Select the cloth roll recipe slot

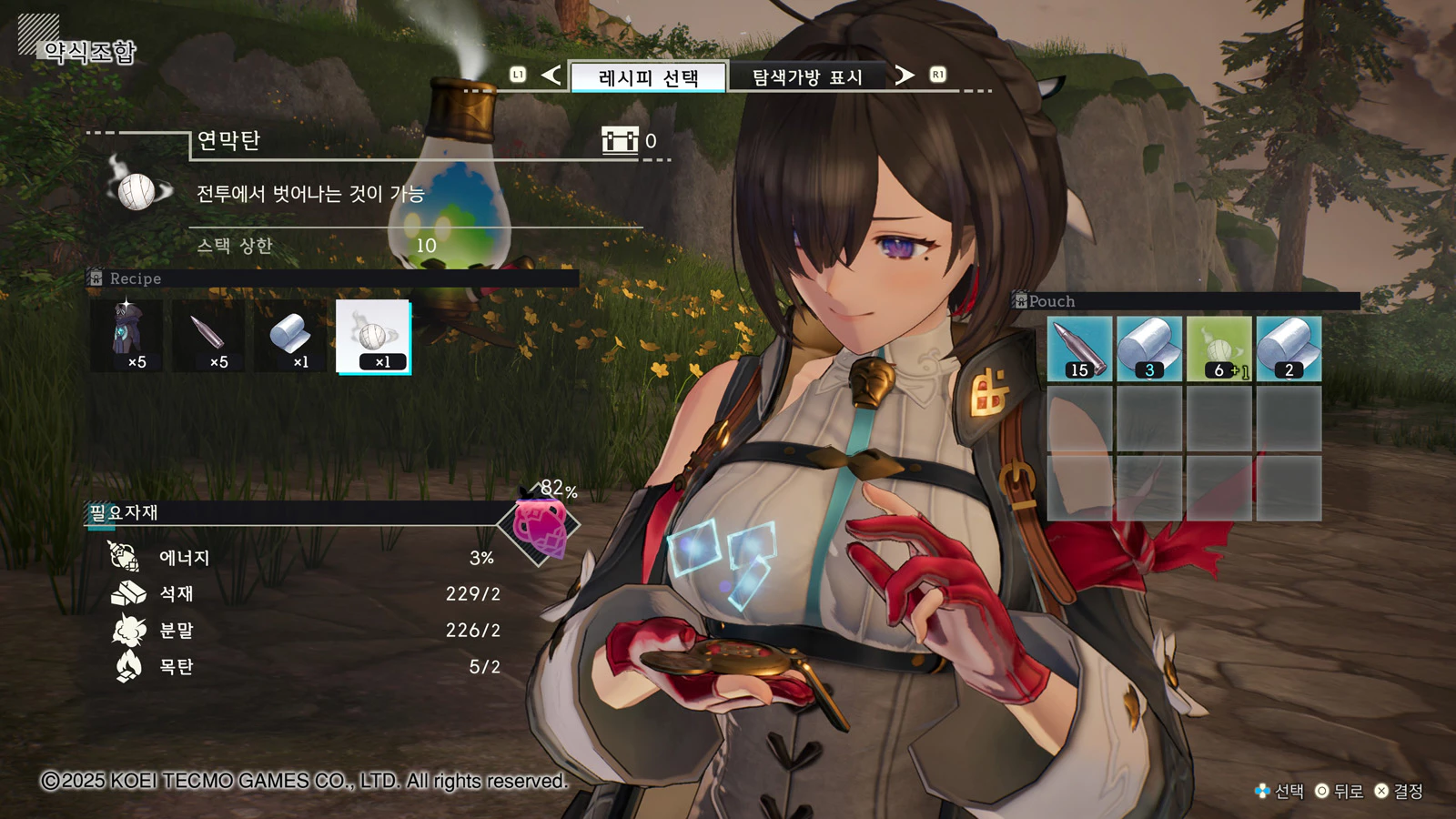291,337
